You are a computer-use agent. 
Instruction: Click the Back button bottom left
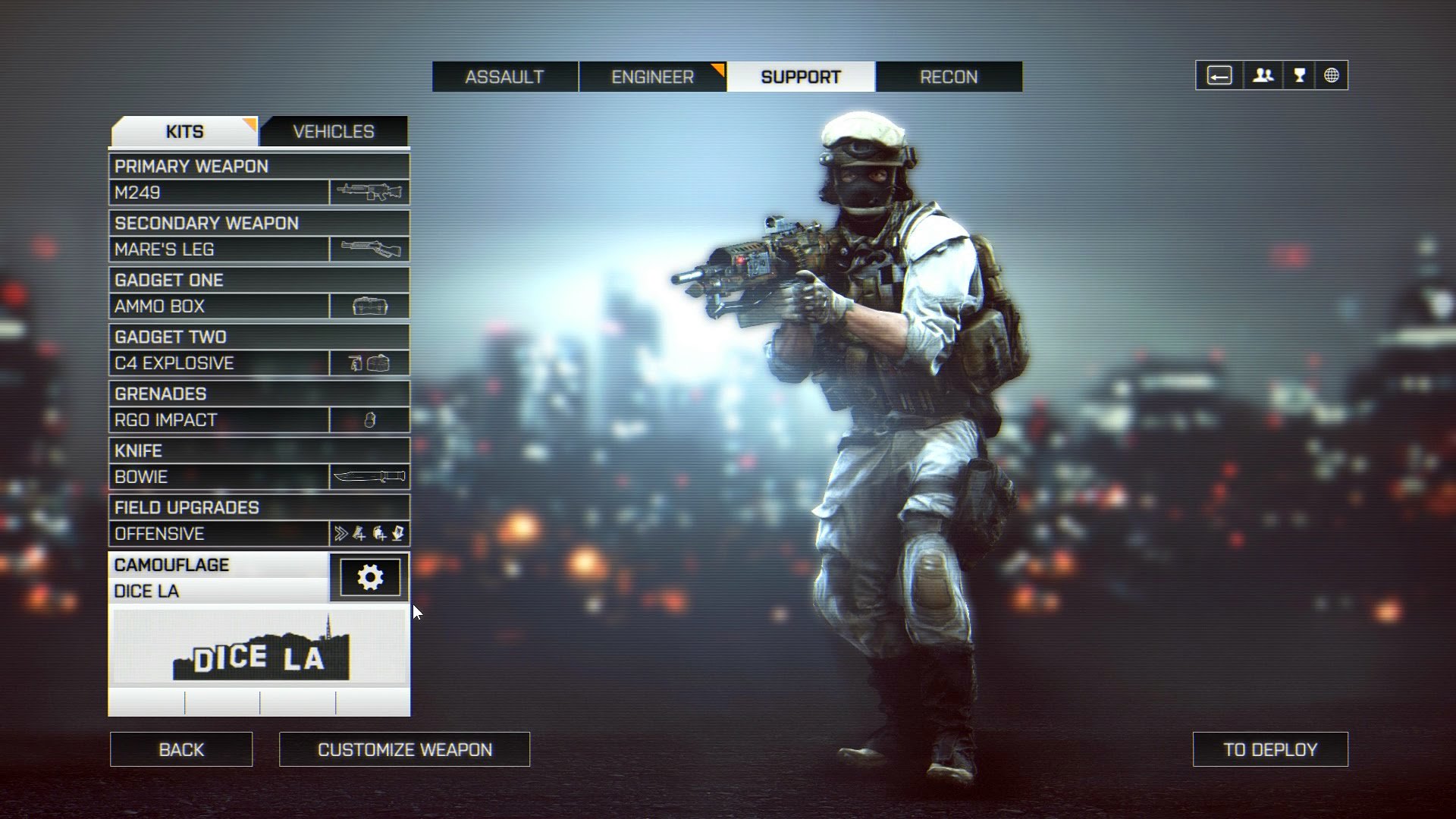pos(181,749)
